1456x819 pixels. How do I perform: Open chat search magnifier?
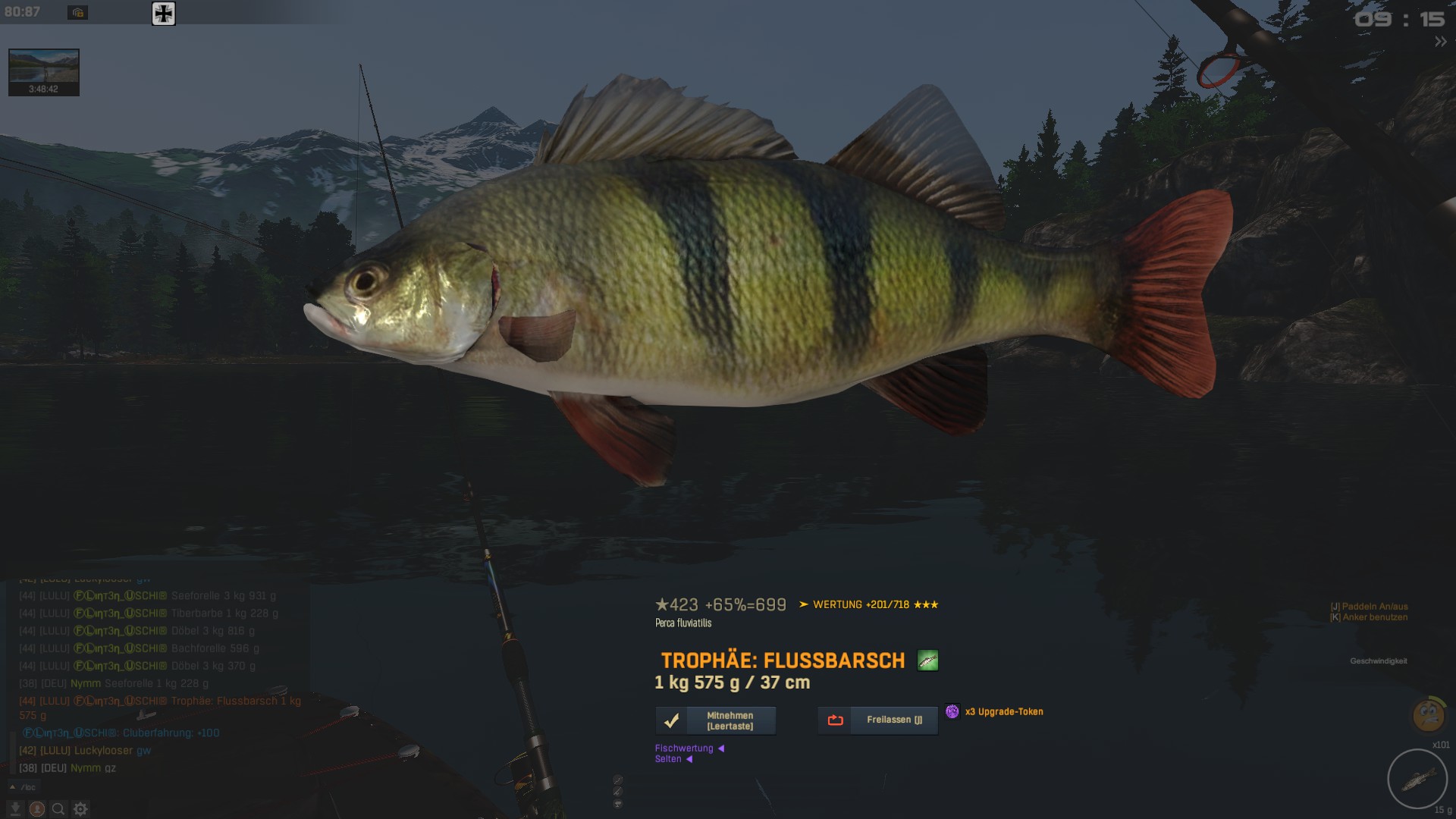(x=58, y=809)
